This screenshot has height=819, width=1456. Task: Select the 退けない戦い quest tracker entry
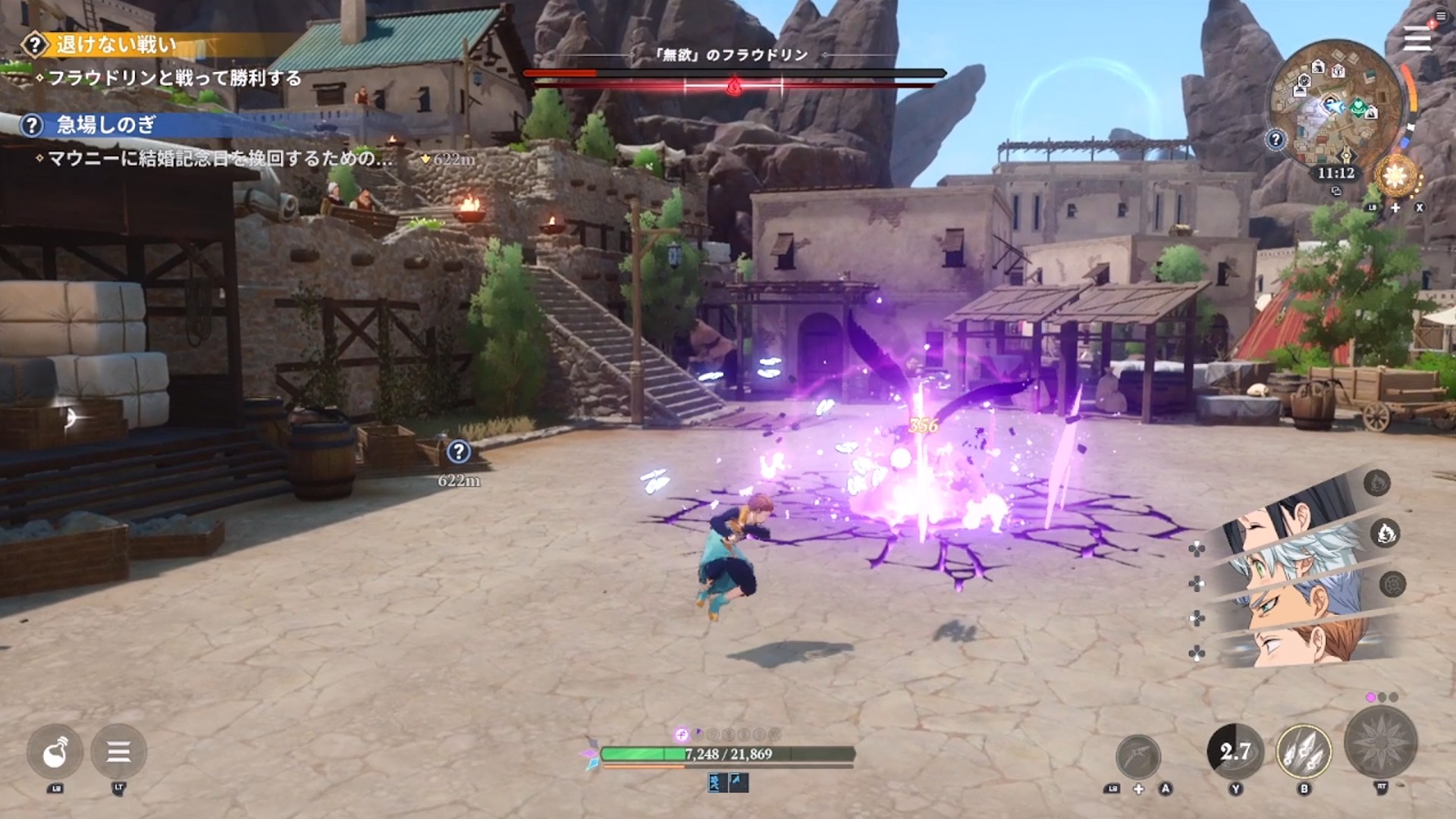[x=115, y=45]
